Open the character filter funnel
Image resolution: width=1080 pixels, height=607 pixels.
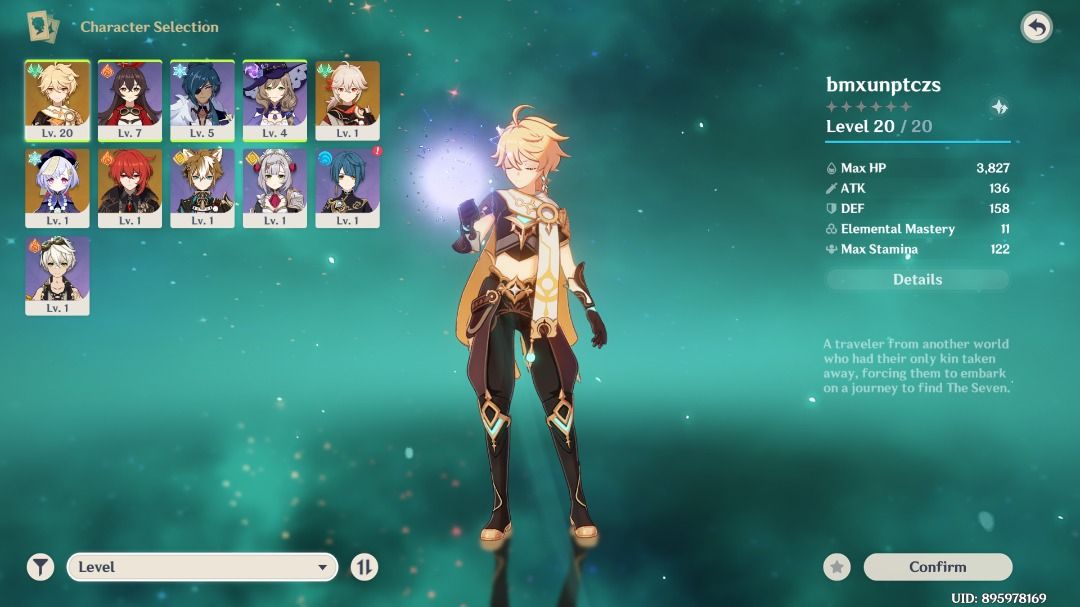click(40, 567)
